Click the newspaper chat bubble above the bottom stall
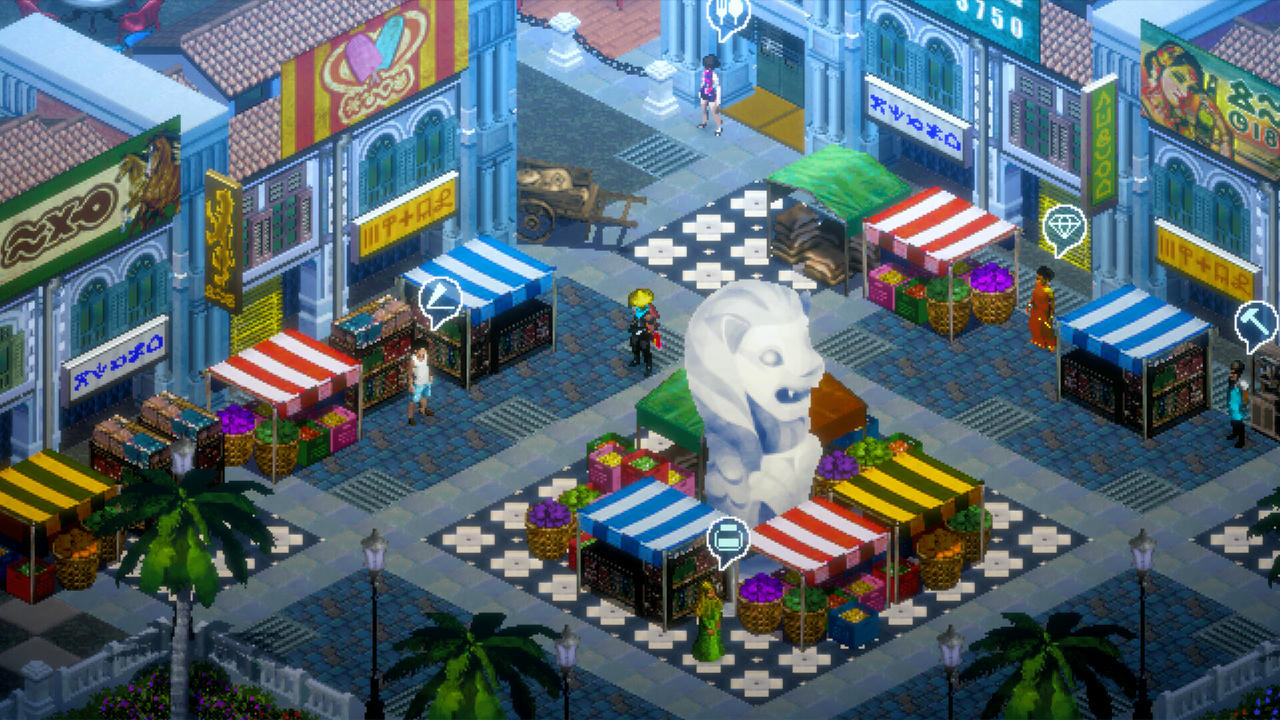 point(729,534)
